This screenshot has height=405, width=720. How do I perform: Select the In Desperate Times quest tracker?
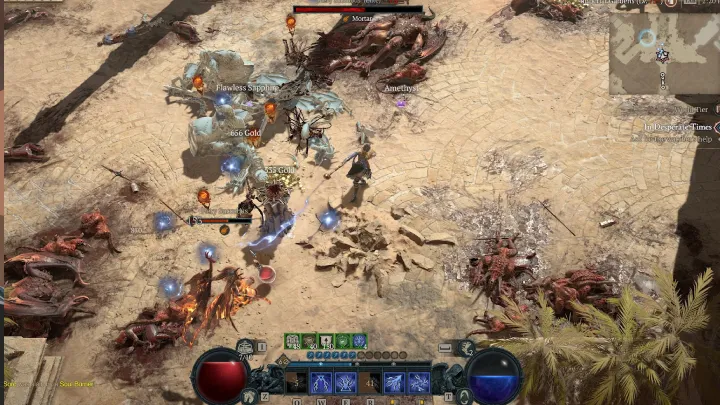(x=678, y=128)
